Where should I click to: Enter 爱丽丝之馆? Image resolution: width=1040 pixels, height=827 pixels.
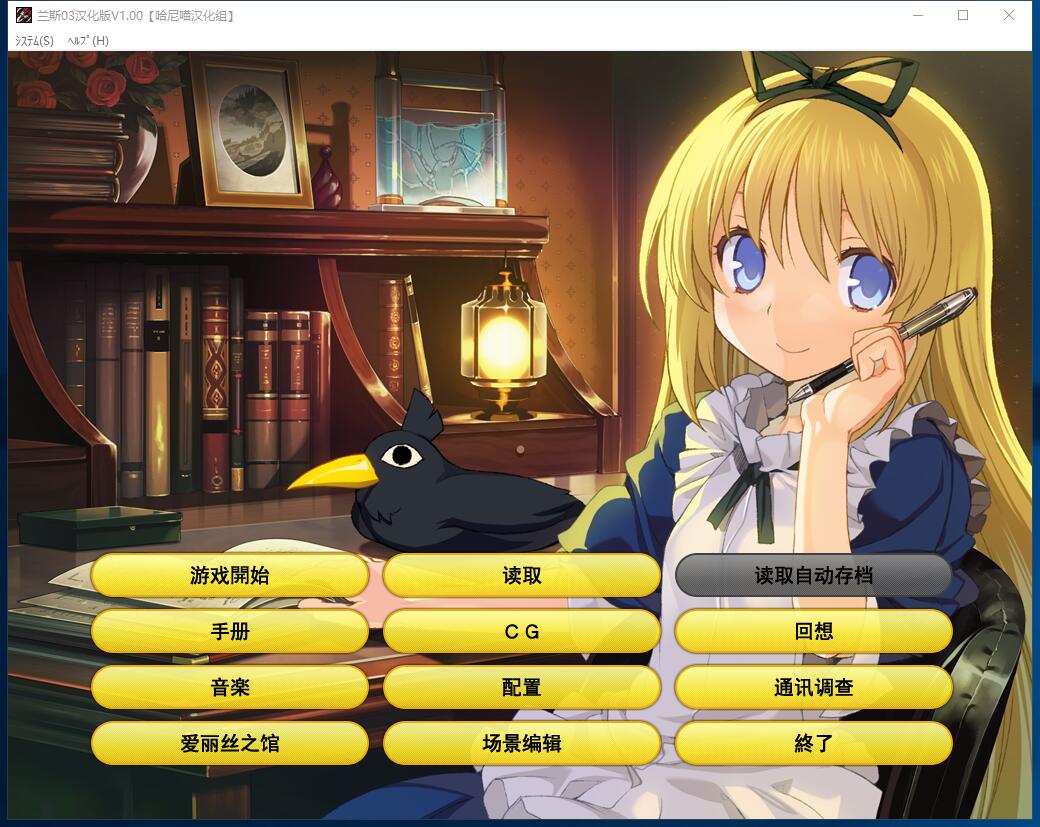point(229,743)
